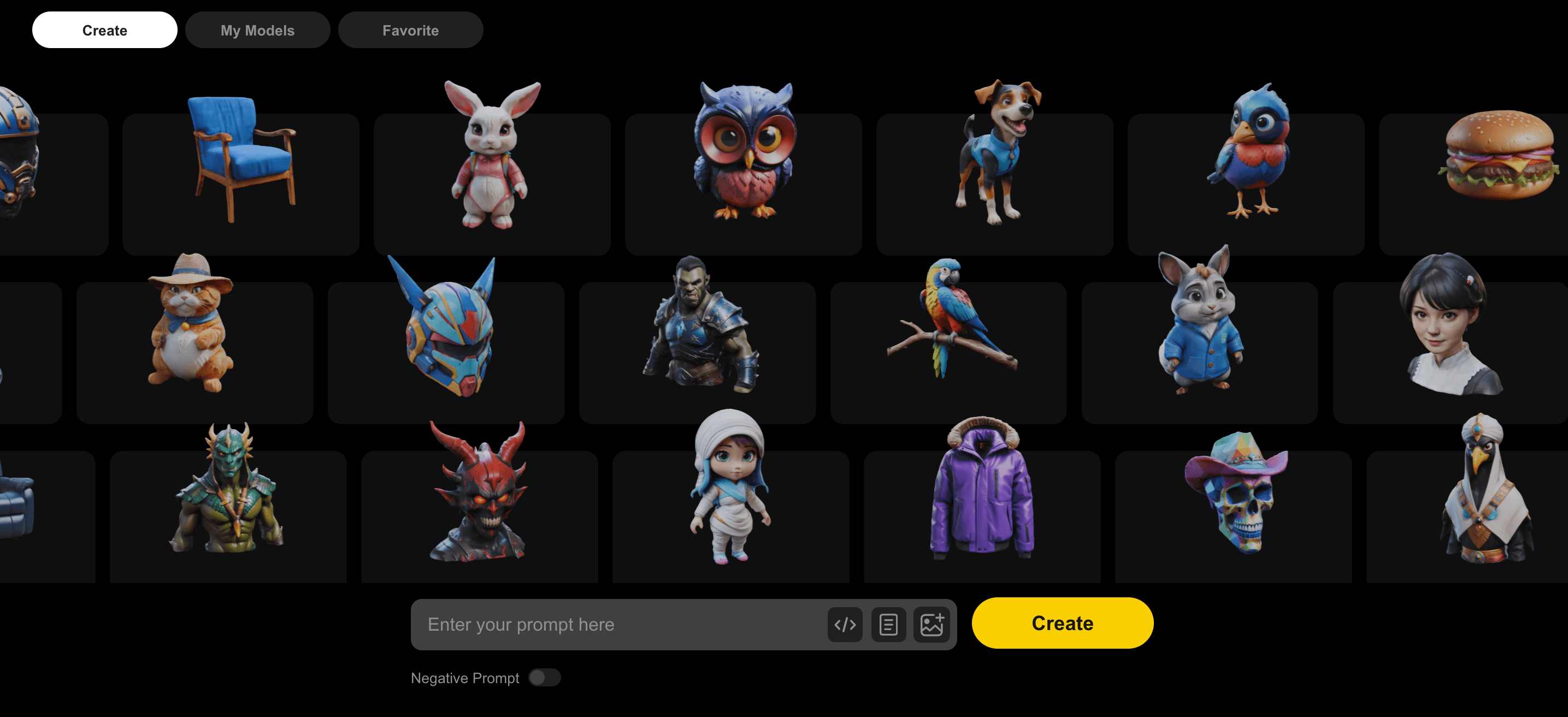
Task: Pick the red horned demon bust
Action: click(x=479, y=493)
